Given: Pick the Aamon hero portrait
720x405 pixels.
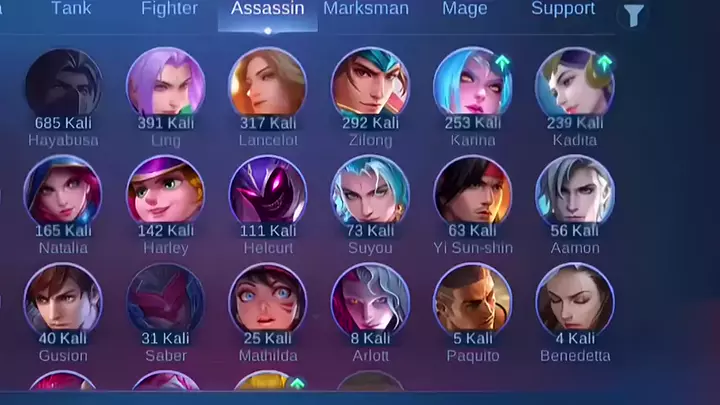Looking at the screenshot, I should (574, 192).
